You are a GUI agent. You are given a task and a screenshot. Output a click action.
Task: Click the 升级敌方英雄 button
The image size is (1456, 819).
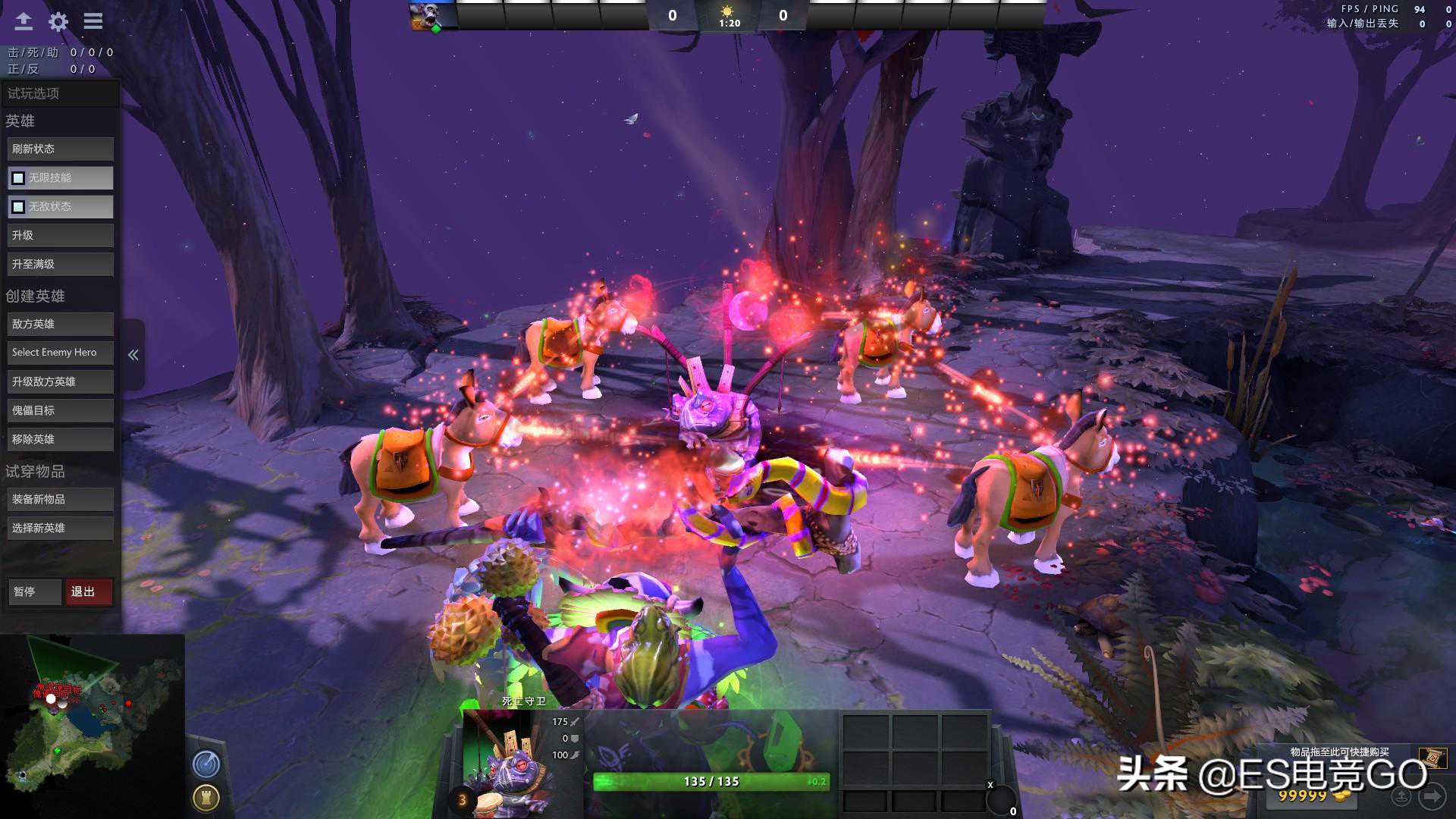tap(61, 381)
